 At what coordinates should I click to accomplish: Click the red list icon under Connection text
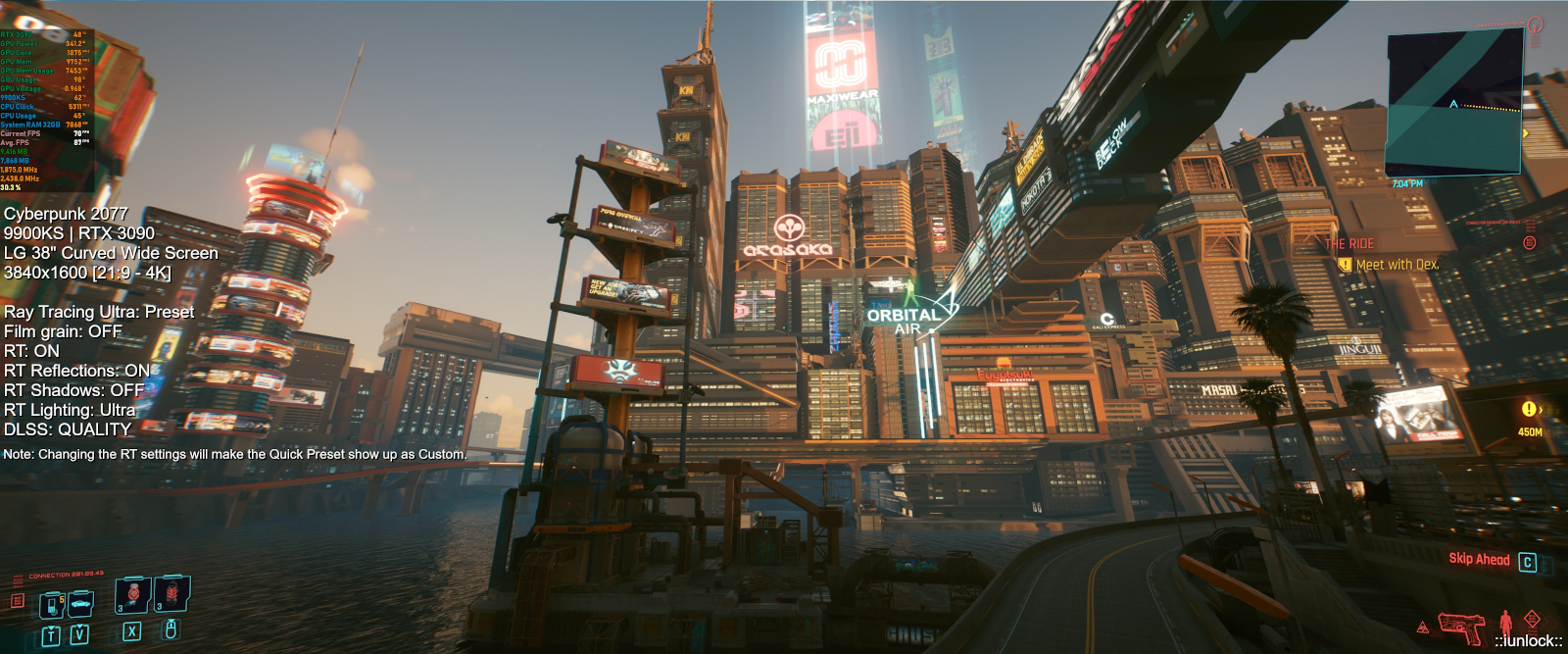(17, 600)
